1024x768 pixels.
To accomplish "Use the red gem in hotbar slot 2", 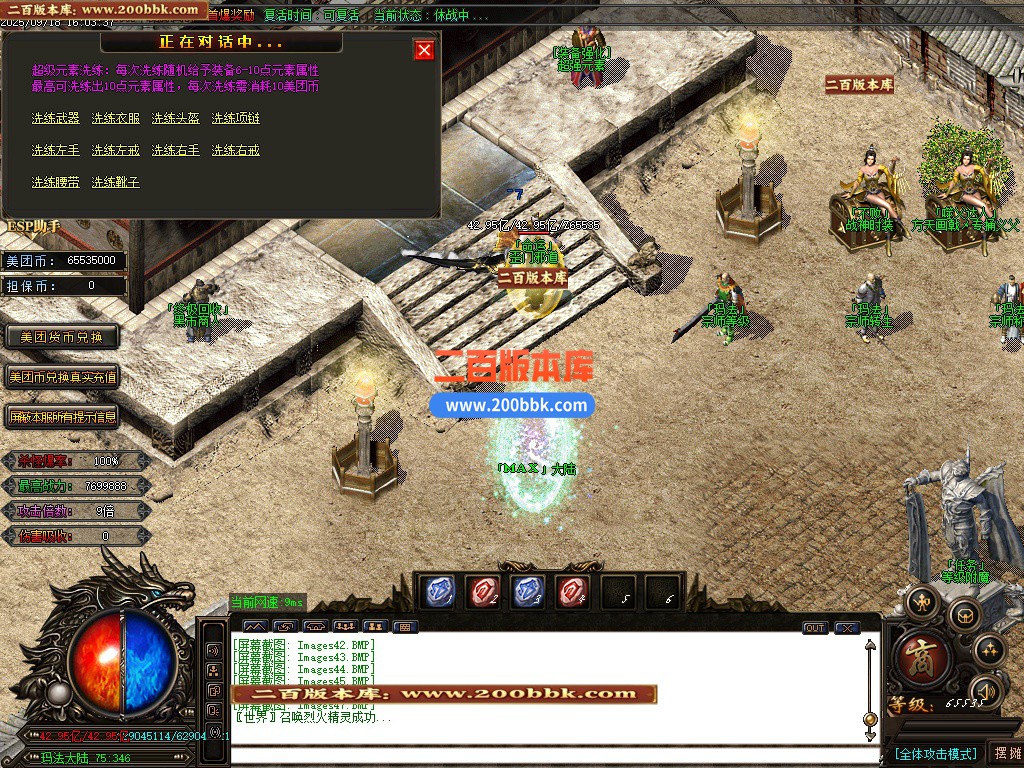I will (x=482, y=592).
